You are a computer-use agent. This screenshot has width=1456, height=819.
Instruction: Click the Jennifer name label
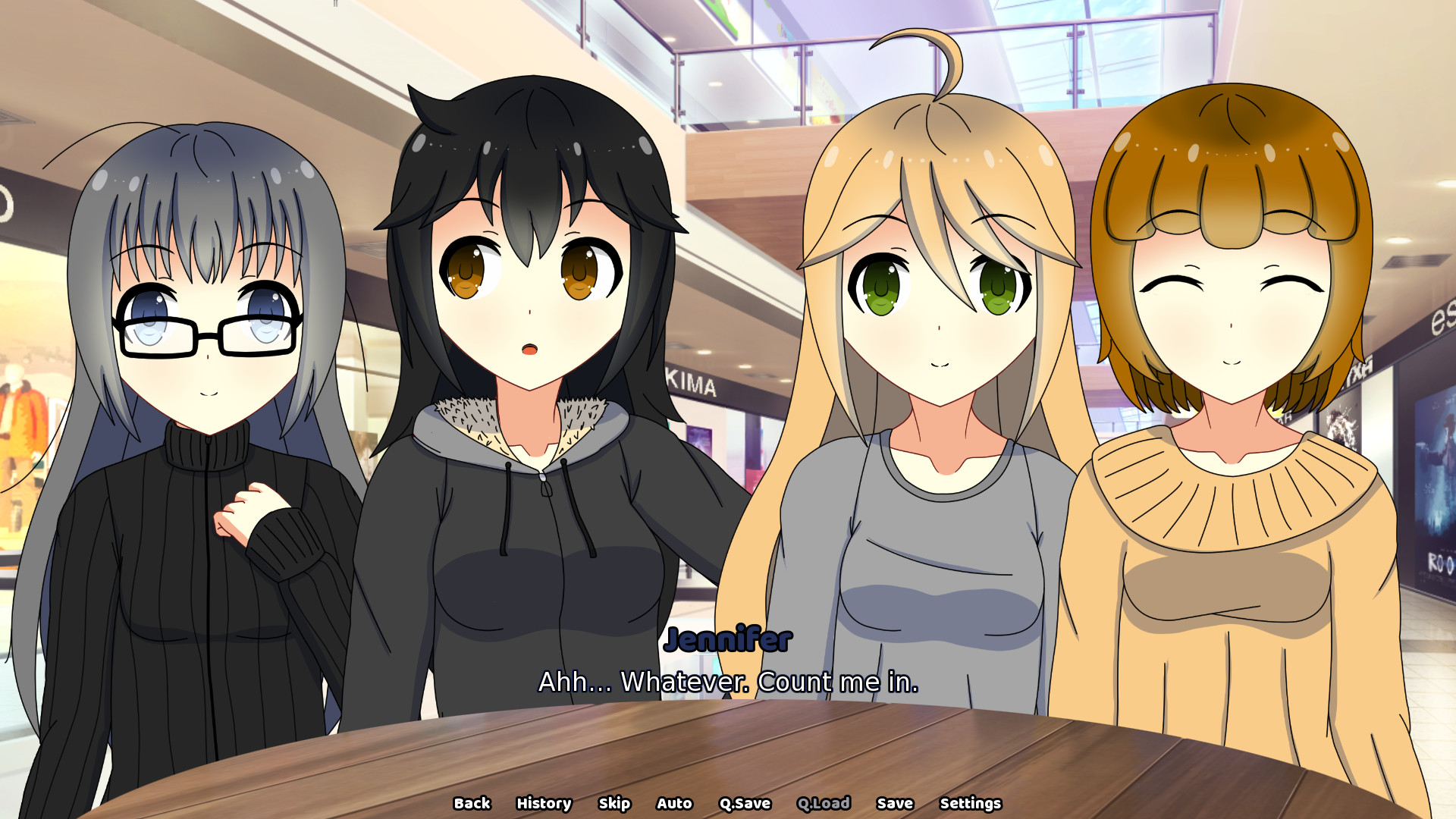point(726,641)
